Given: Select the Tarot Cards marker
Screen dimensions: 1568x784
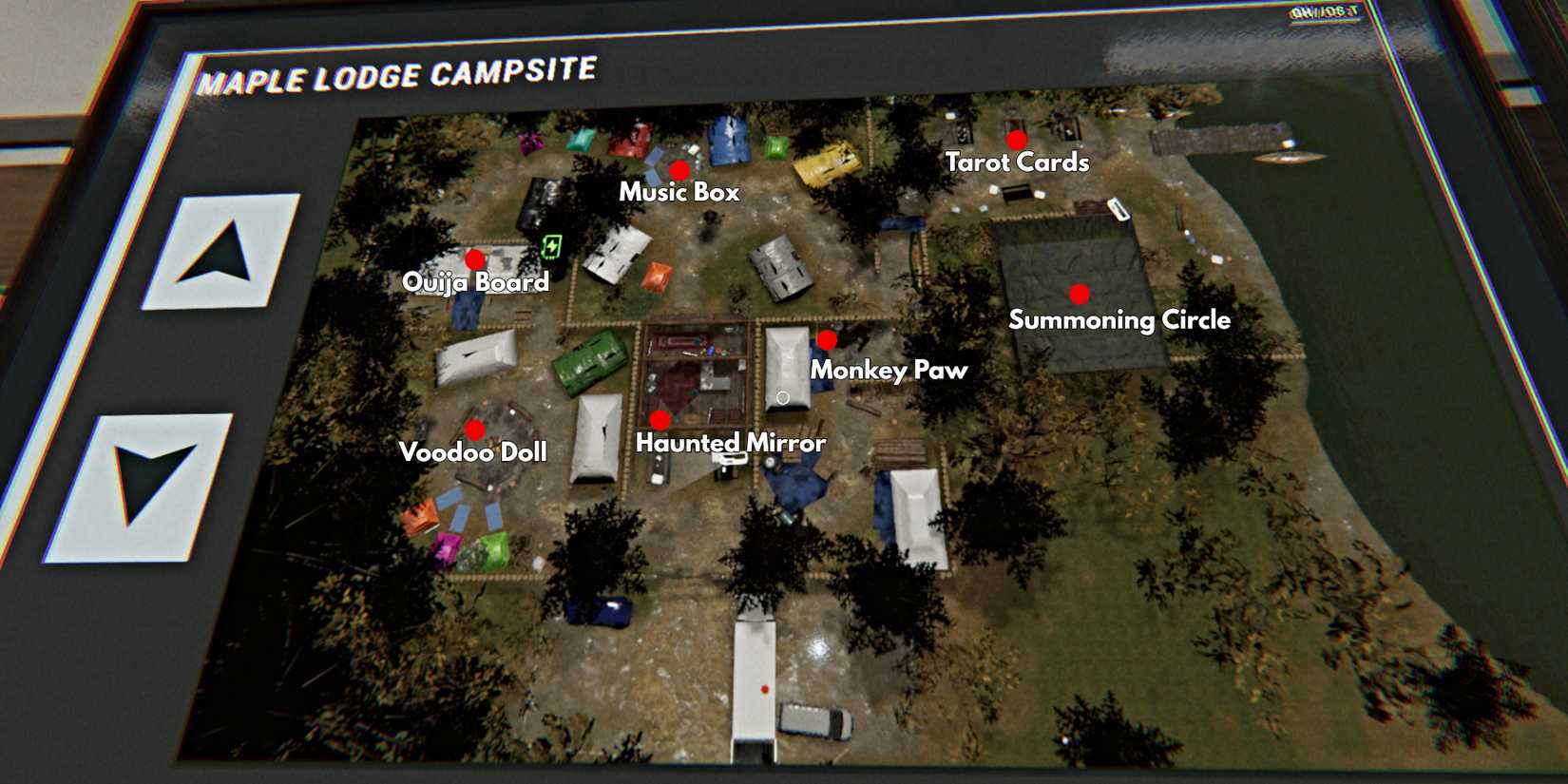Looking at the screenshot, I should point(1016,138).
